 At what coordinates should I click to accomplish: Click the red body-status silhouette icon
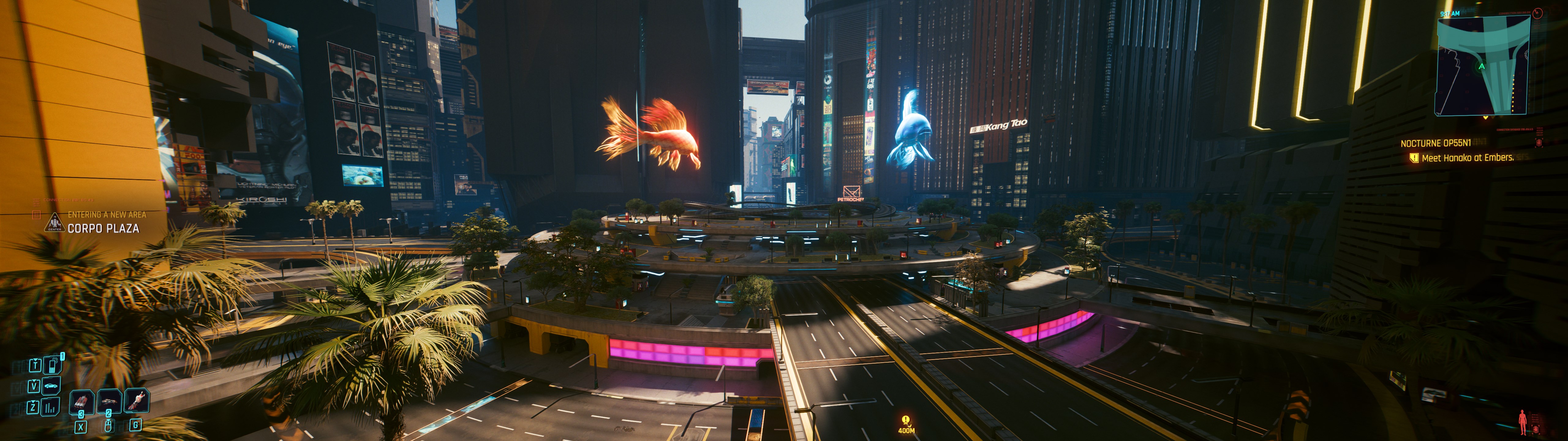tap(1522, 421)
